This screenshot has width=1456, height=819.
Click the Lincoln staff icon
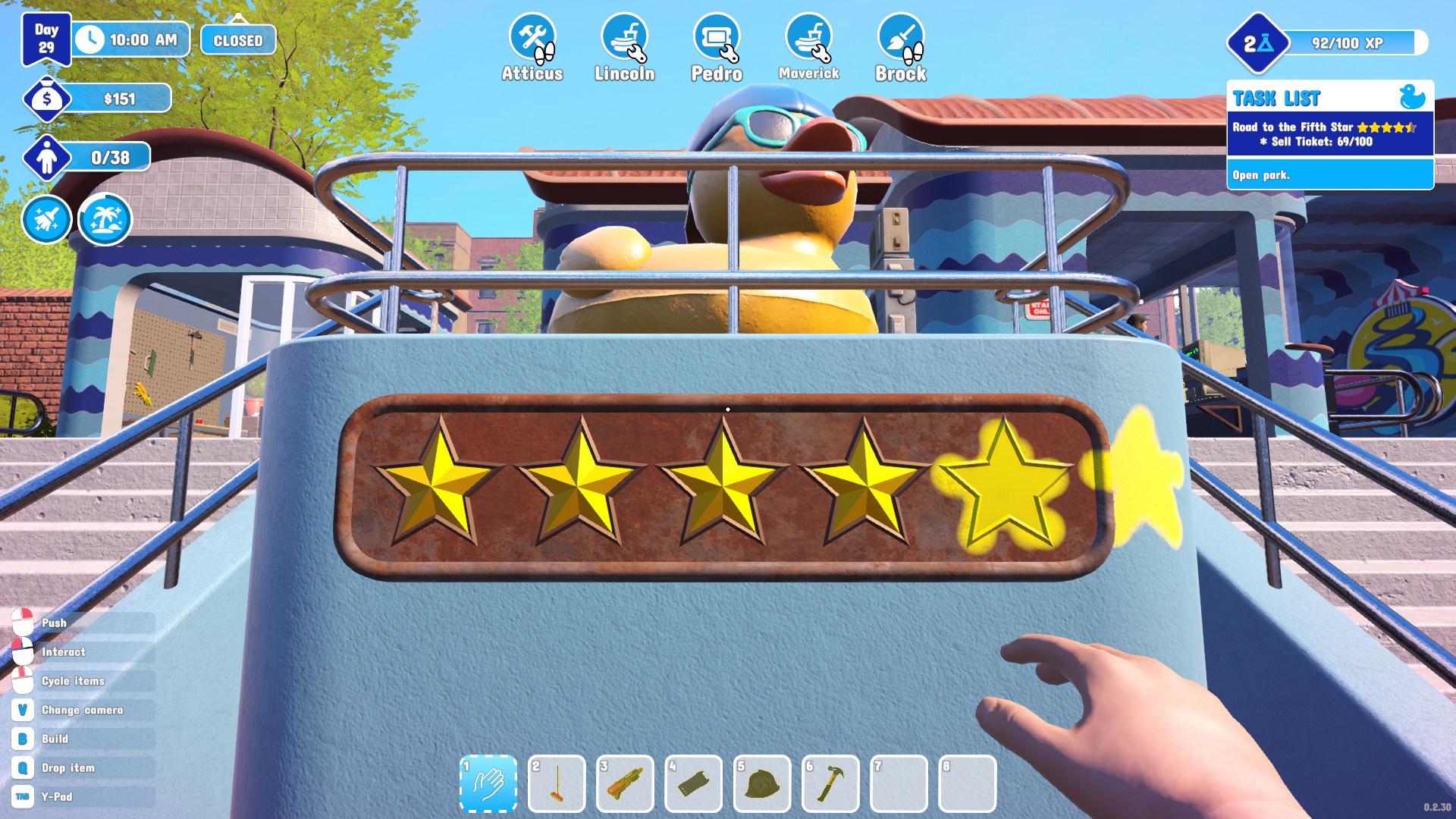pos(624,38)
